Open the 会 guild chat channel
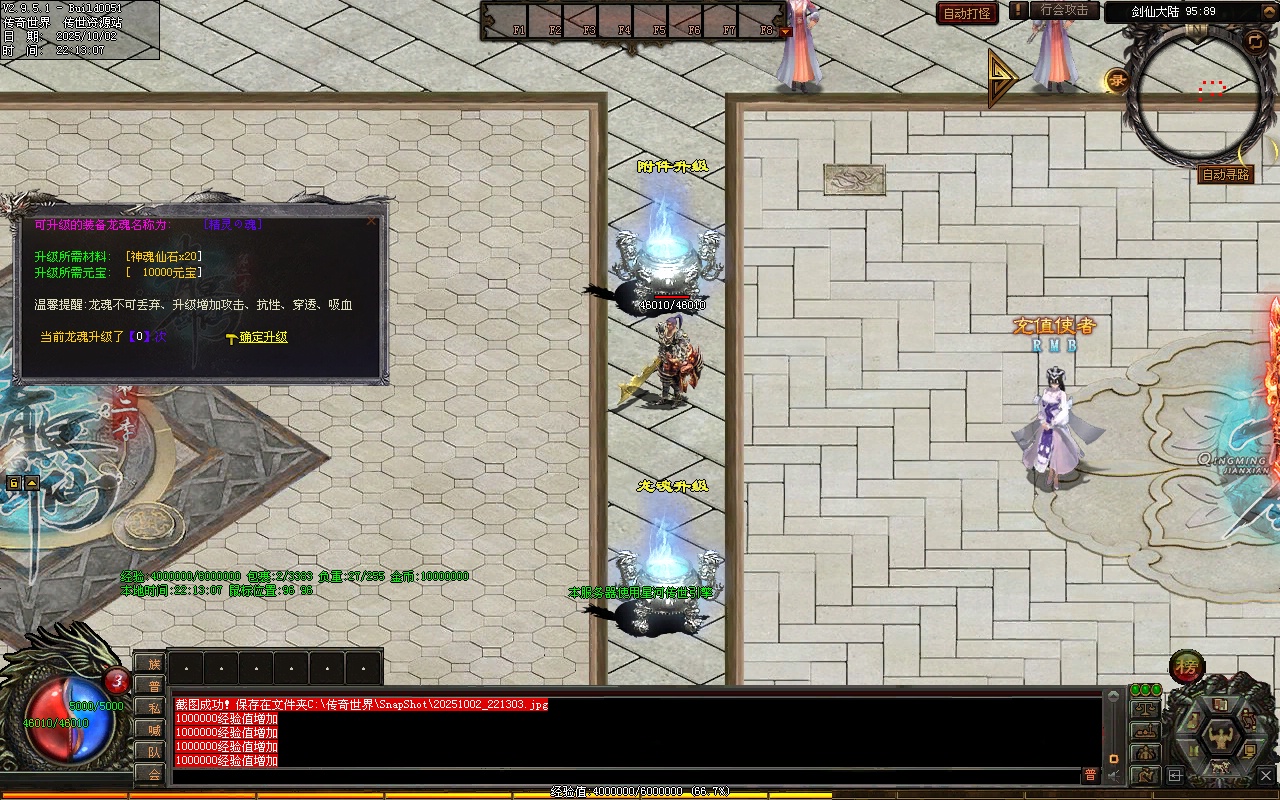 click(153, 774)
